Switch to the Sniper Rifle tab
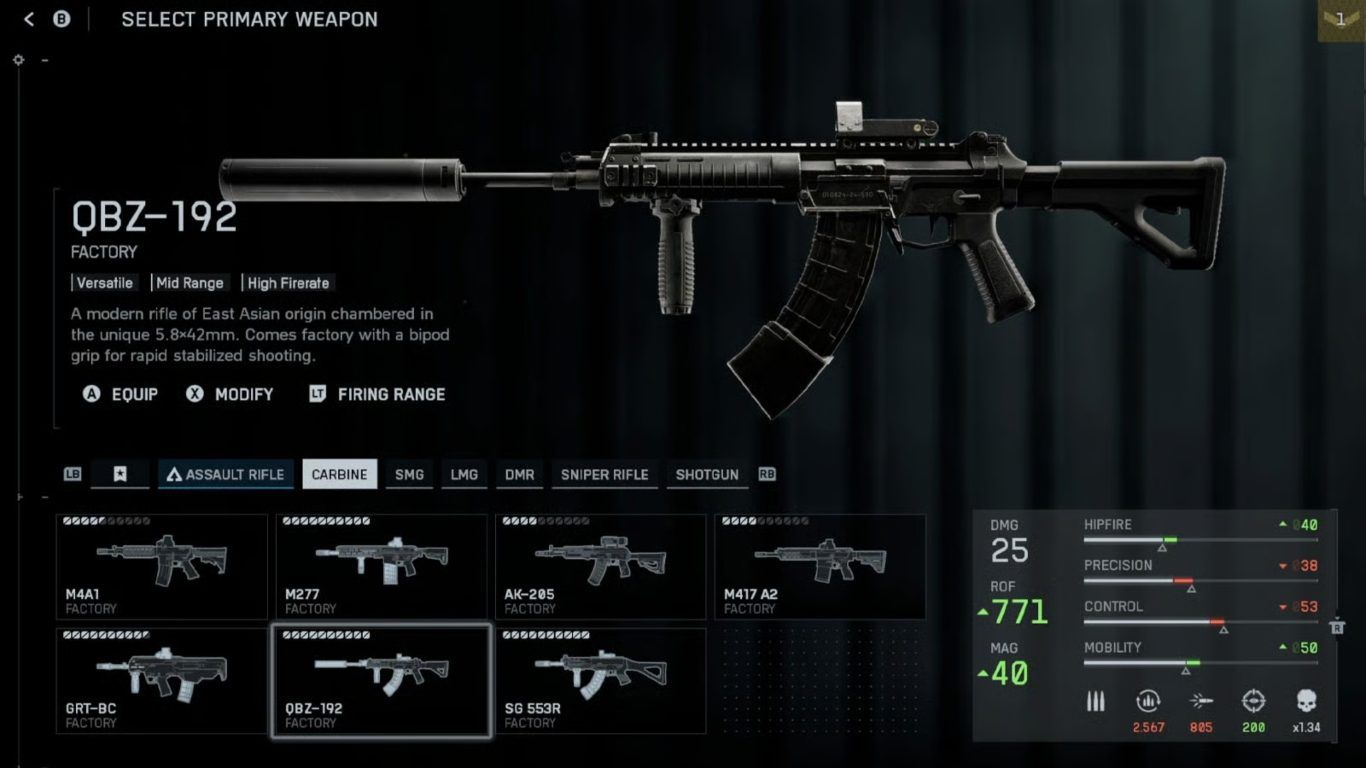 click(x=604, y=474)
